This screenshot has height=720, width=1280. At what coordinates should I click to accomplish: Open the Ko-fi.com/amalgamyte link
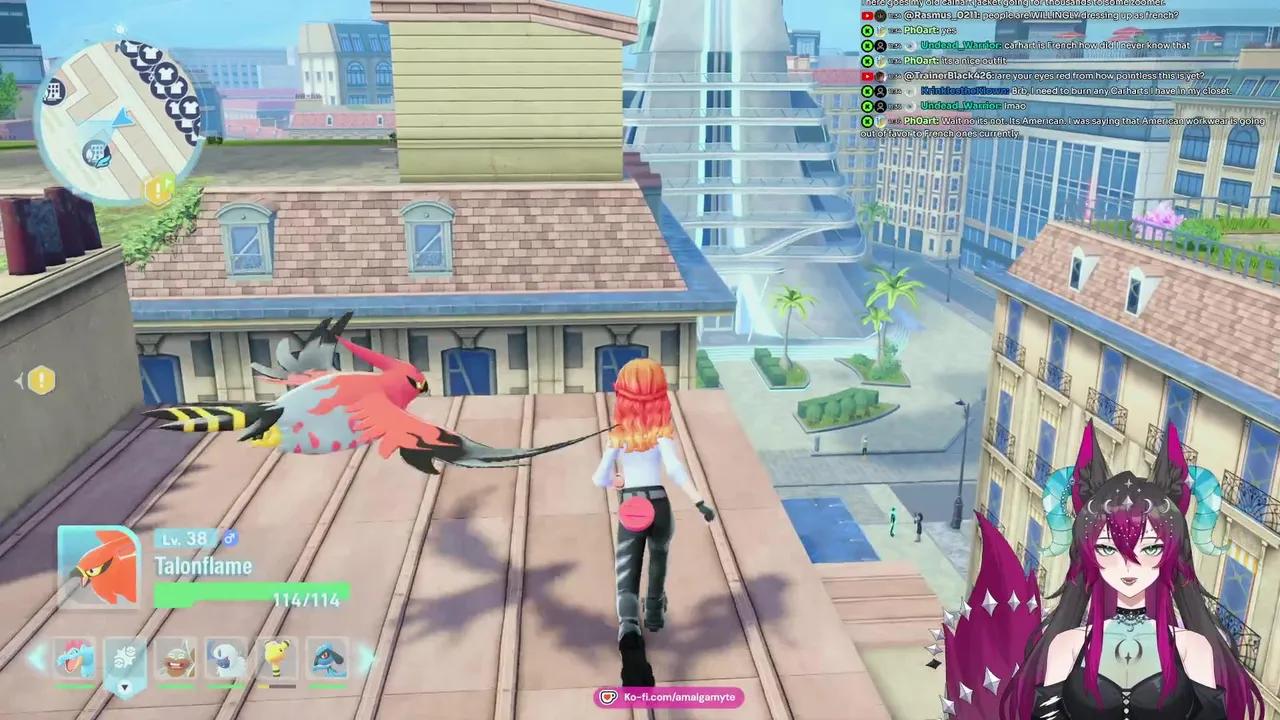pyautogui.click(x=668, y=697)
